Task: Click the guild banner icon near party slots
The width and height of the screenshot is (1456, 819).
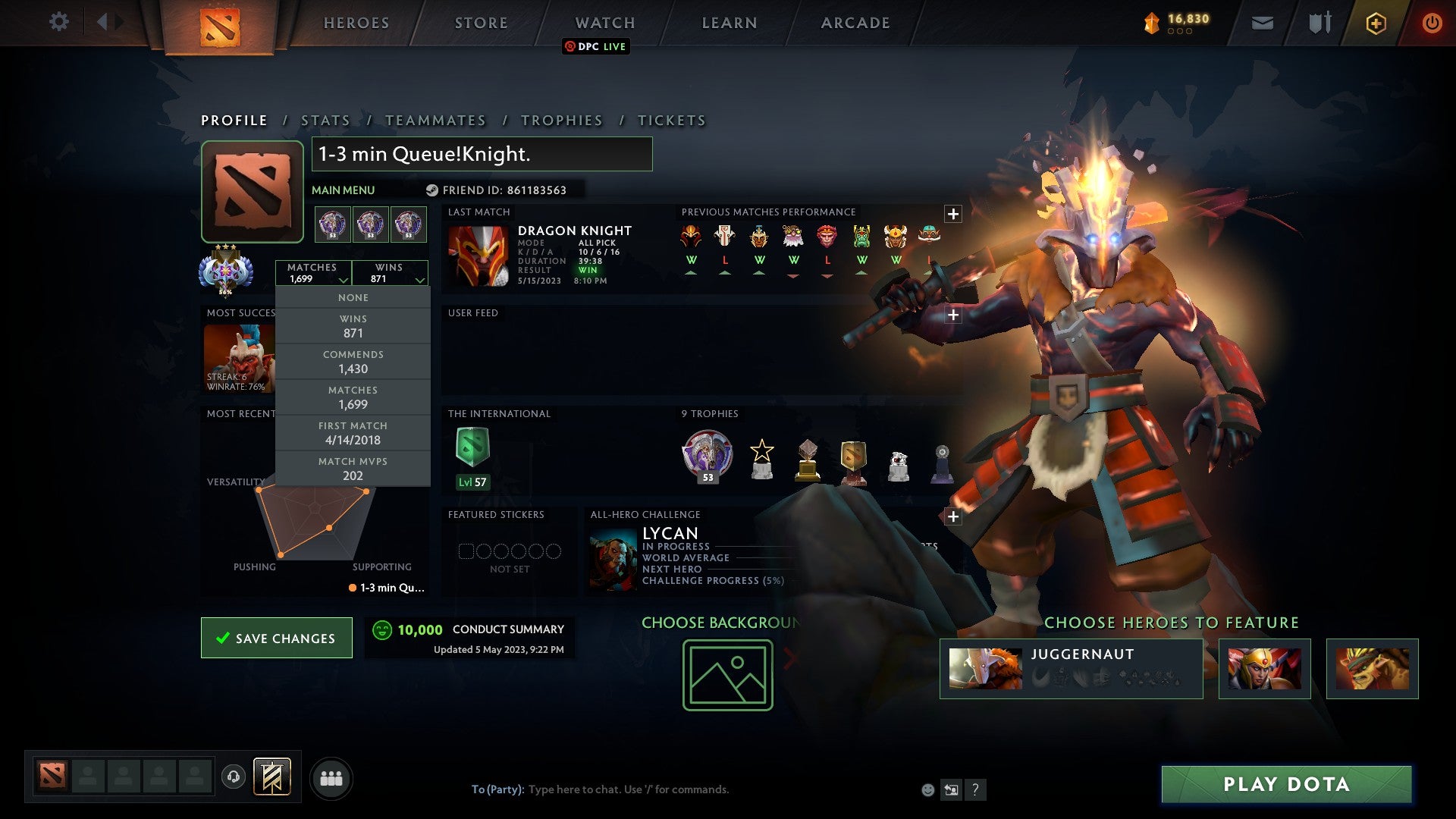Action: [273, 777]
